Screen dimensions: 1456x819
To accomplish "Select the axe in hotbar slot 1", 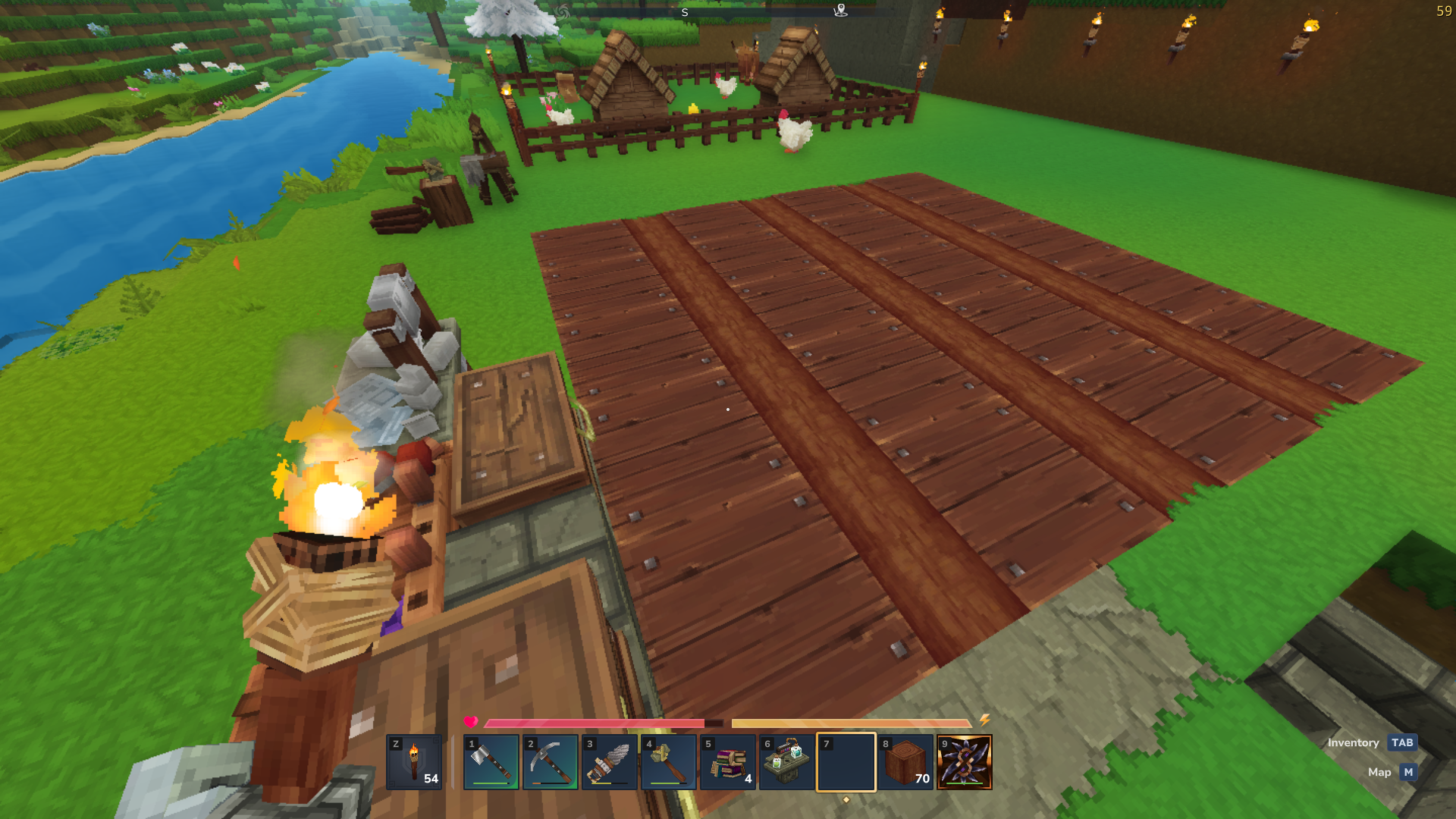I will coord(491,762).
